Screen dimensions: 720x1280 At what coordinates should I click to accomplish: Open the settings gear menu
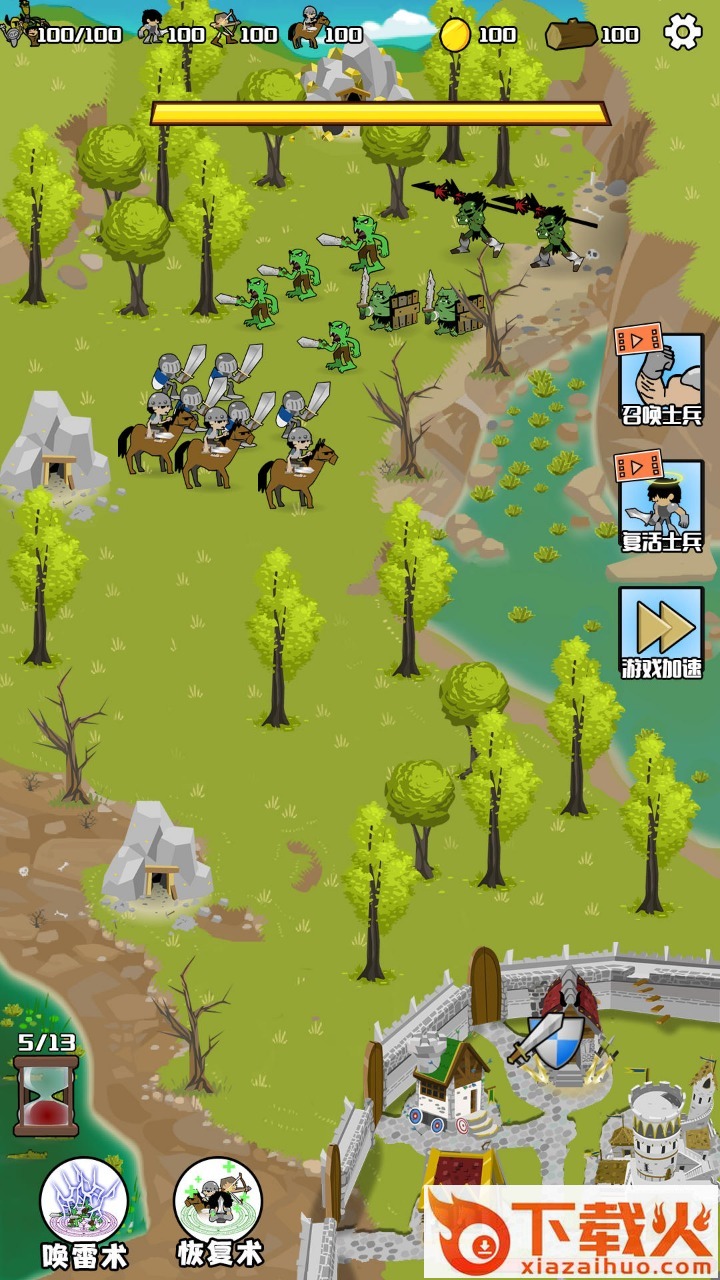(x=683, y=33)
